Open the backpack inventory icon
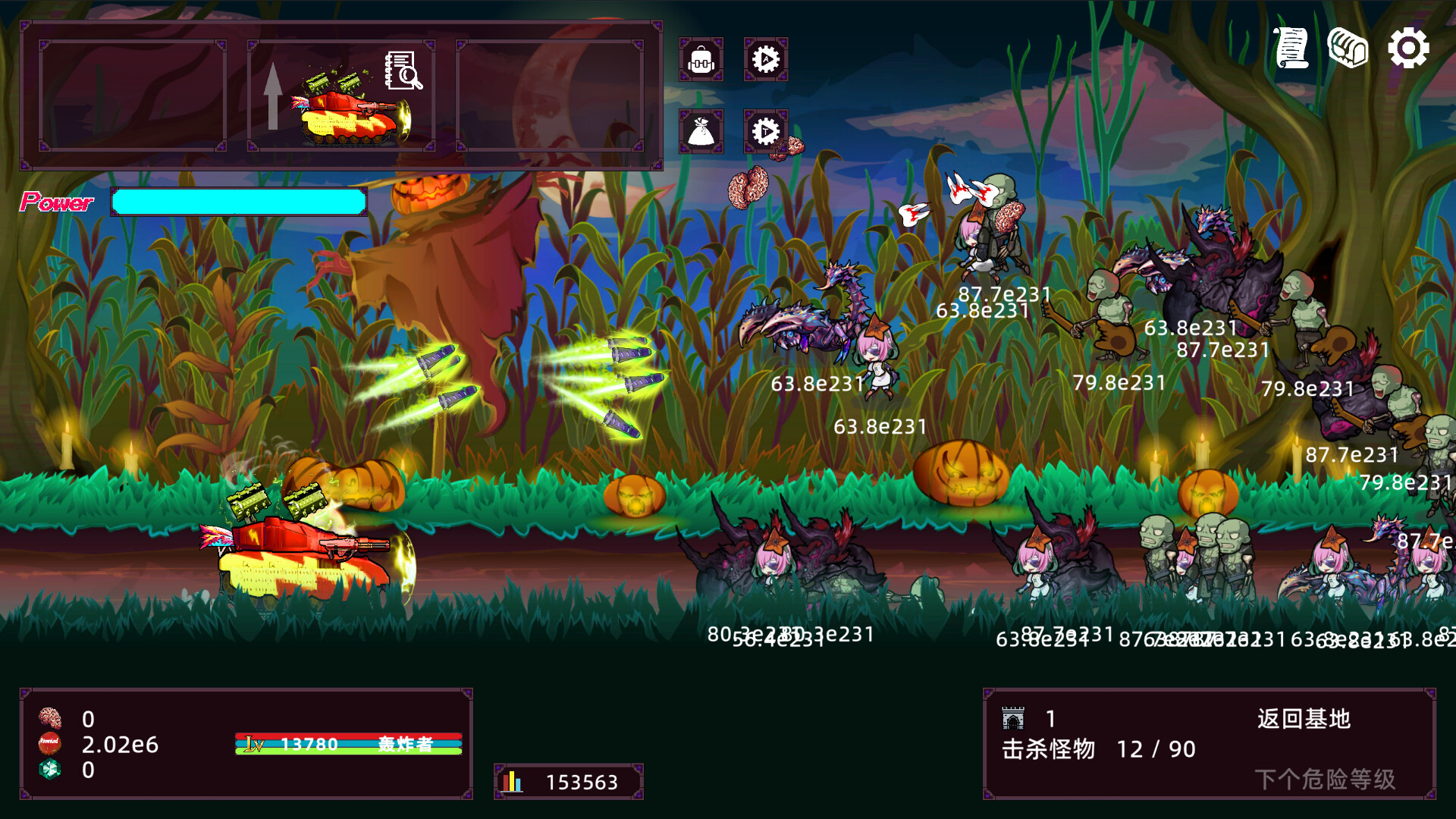Screen dimensions: 1456x819 [x=701, y=59]
